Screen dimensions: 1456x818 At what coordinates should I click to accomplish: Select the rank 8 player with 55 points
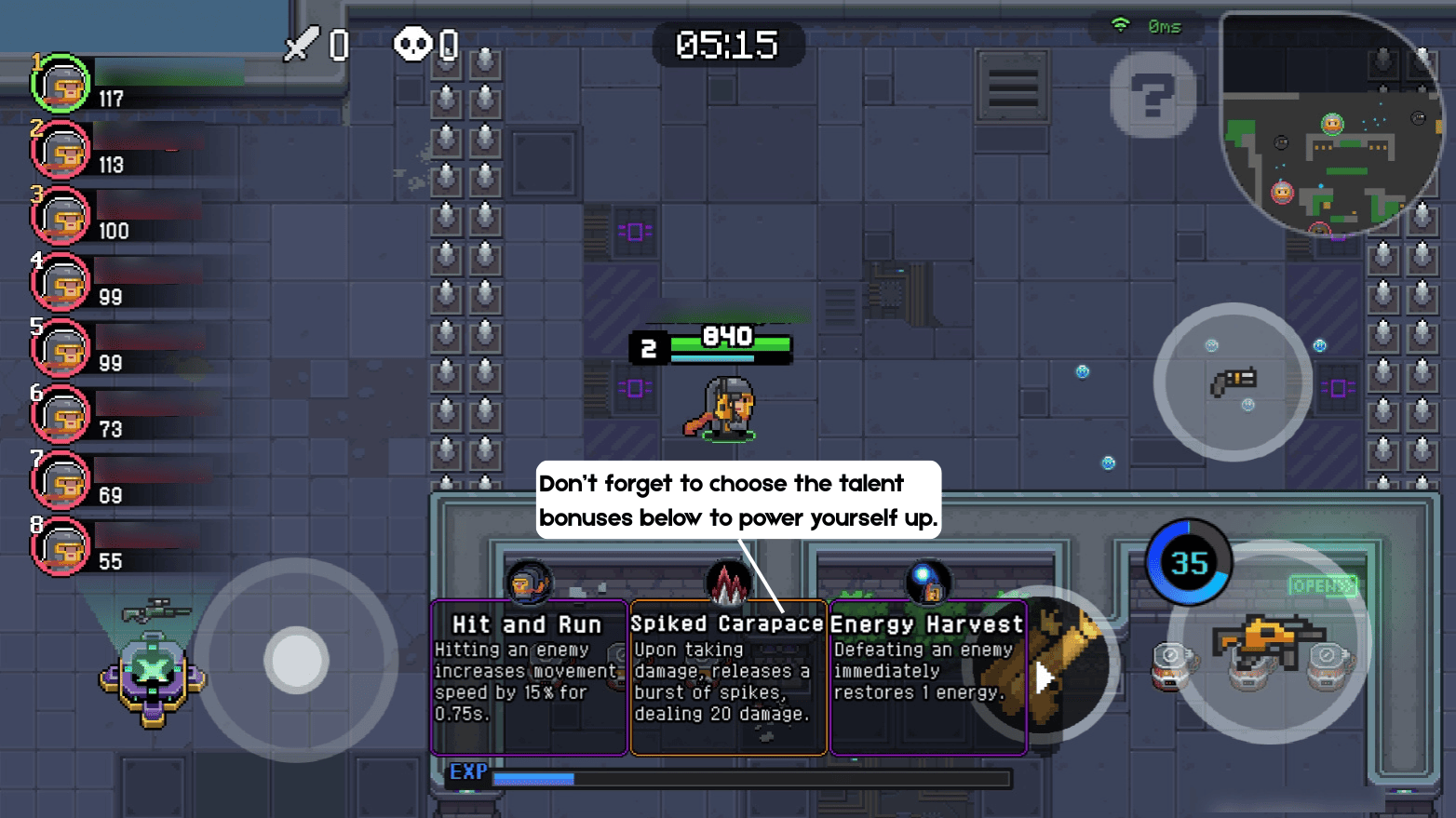[61, 547]
